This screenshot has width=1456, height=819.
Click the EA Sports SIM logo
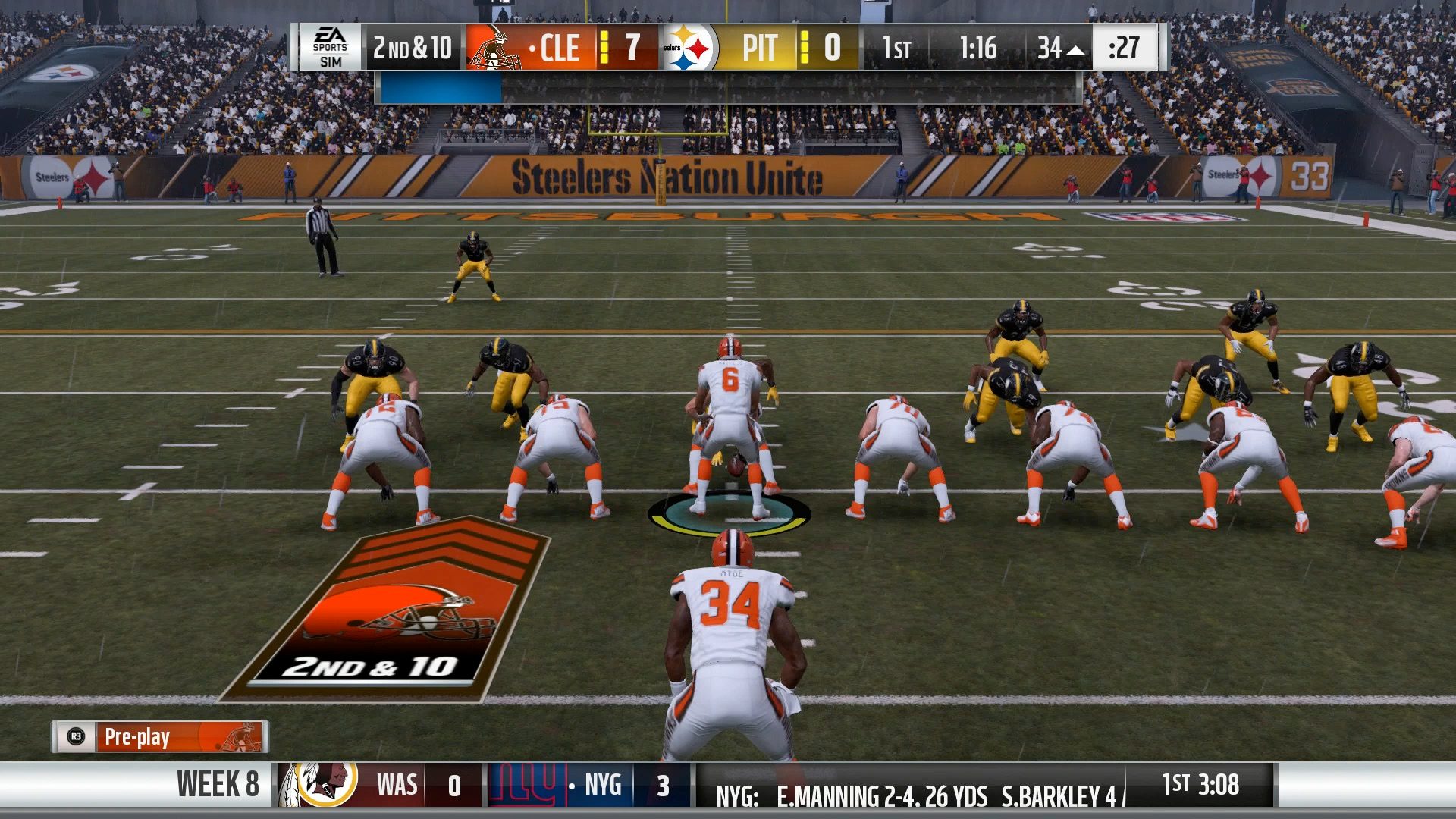[x=332, y=48]
